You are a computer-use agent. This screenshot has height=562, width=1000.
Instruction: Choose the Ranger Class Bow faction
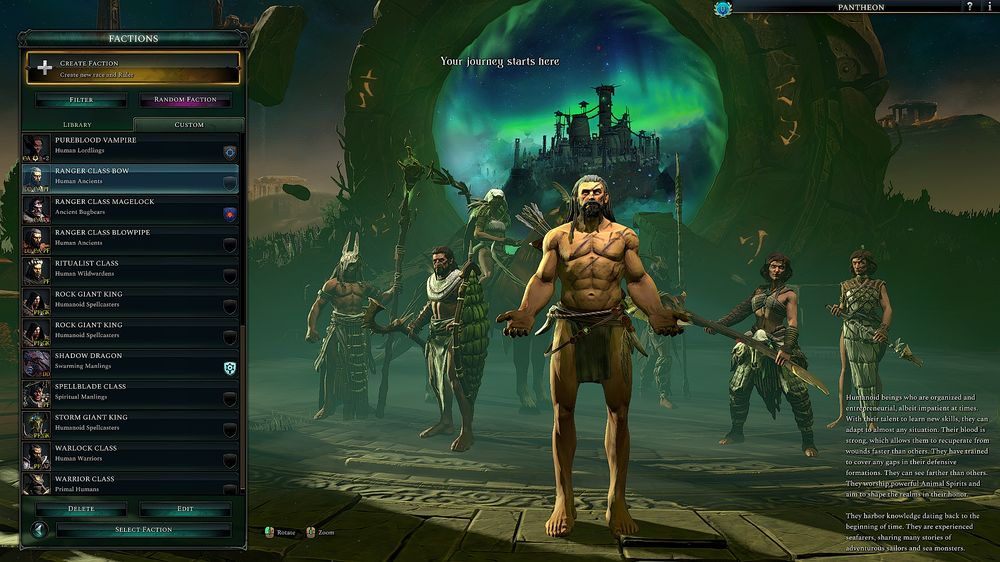point(130,177)
